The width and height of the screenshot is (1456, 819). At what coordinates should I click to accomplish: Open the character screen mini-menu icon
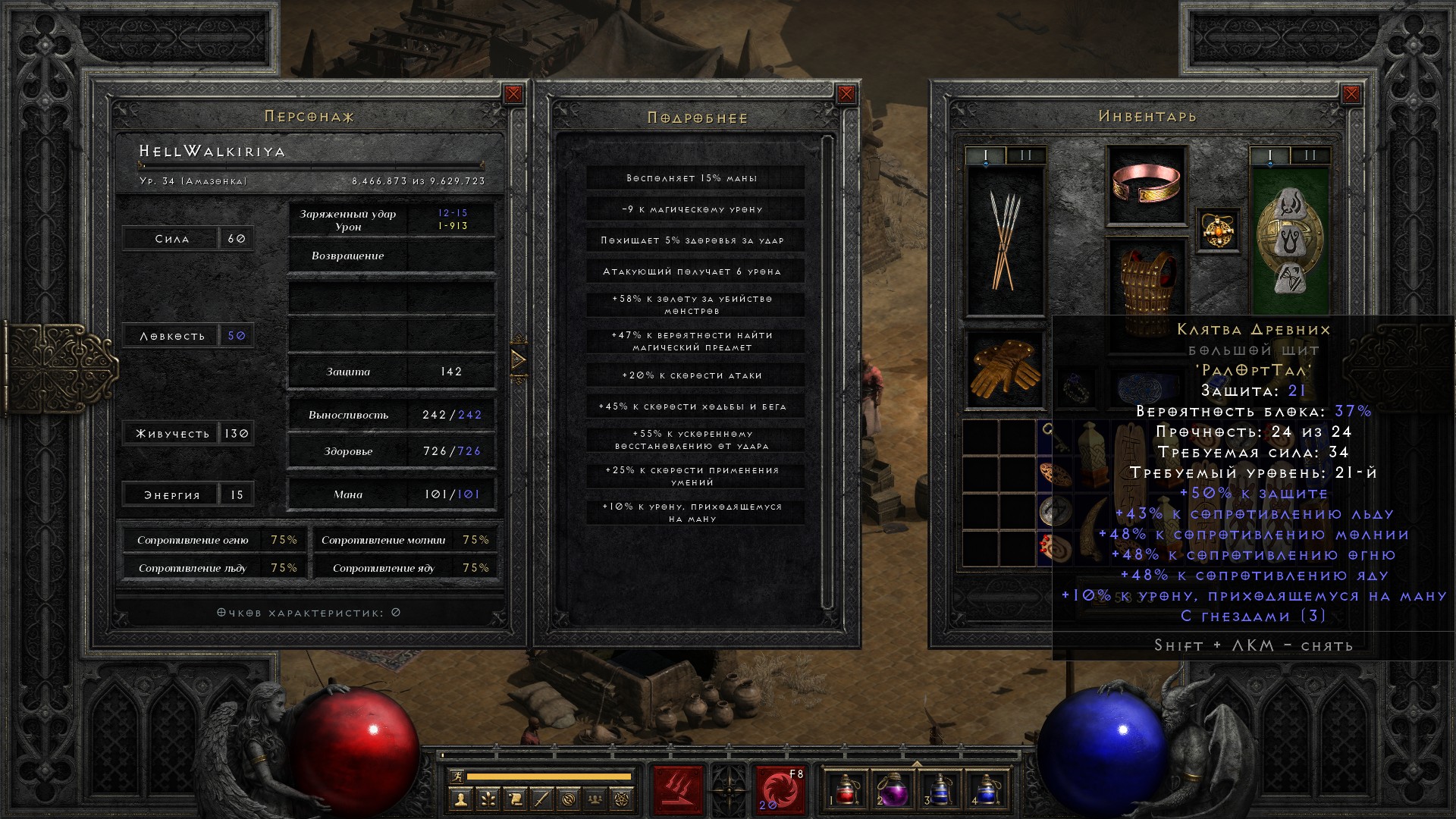click(460, 799)
